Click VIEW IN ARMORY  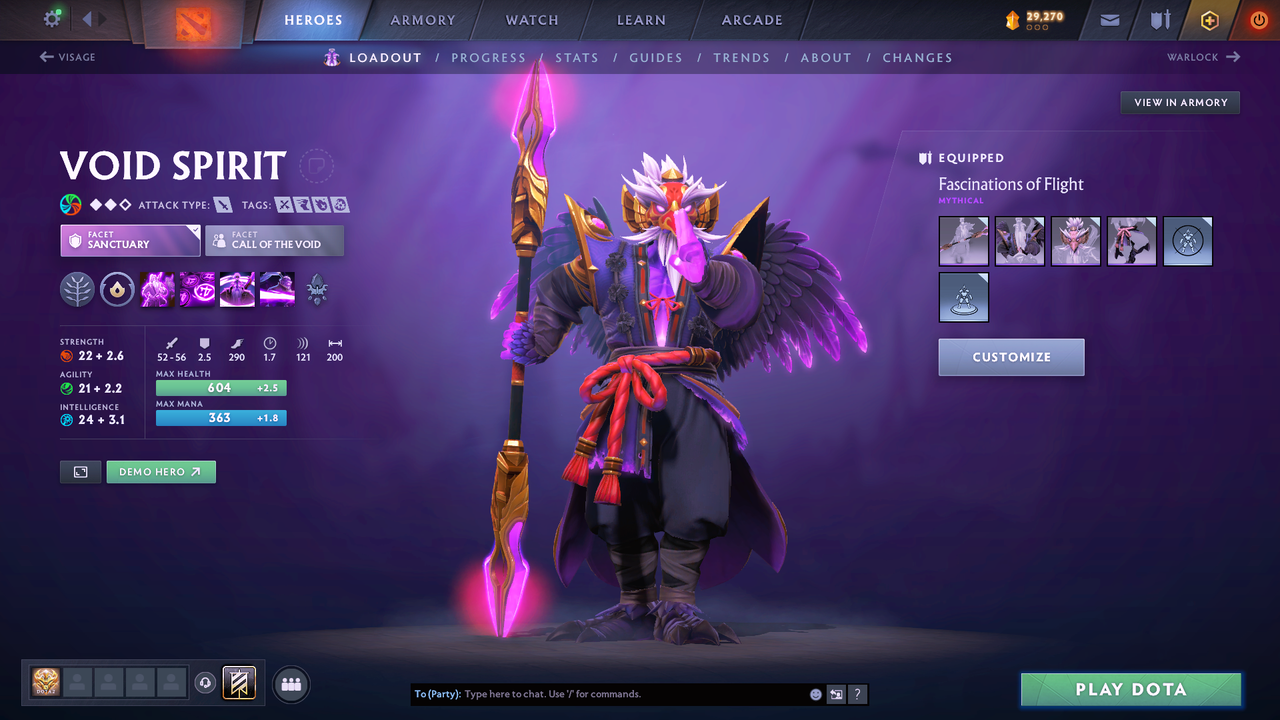1179,102
